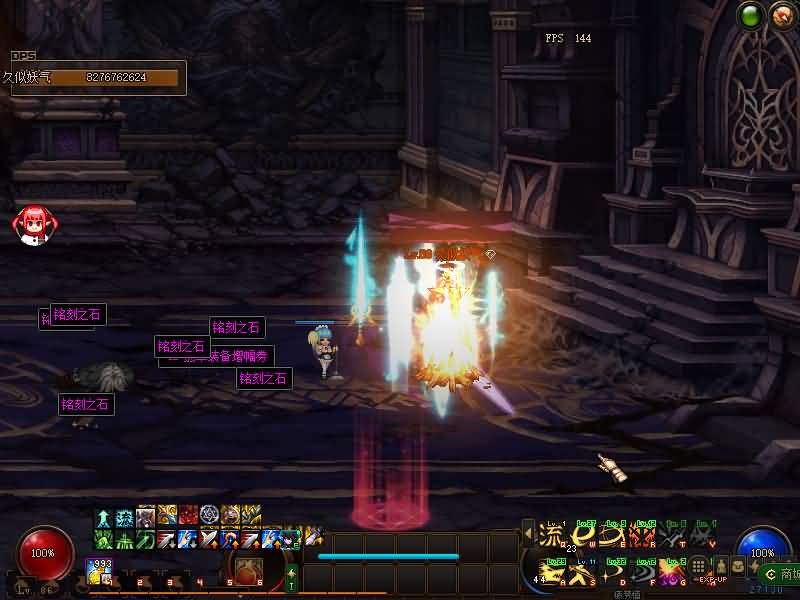Click the red-haired character portrait
The width and height of the screenshot is (800, 600).
[x=31, y=224]
